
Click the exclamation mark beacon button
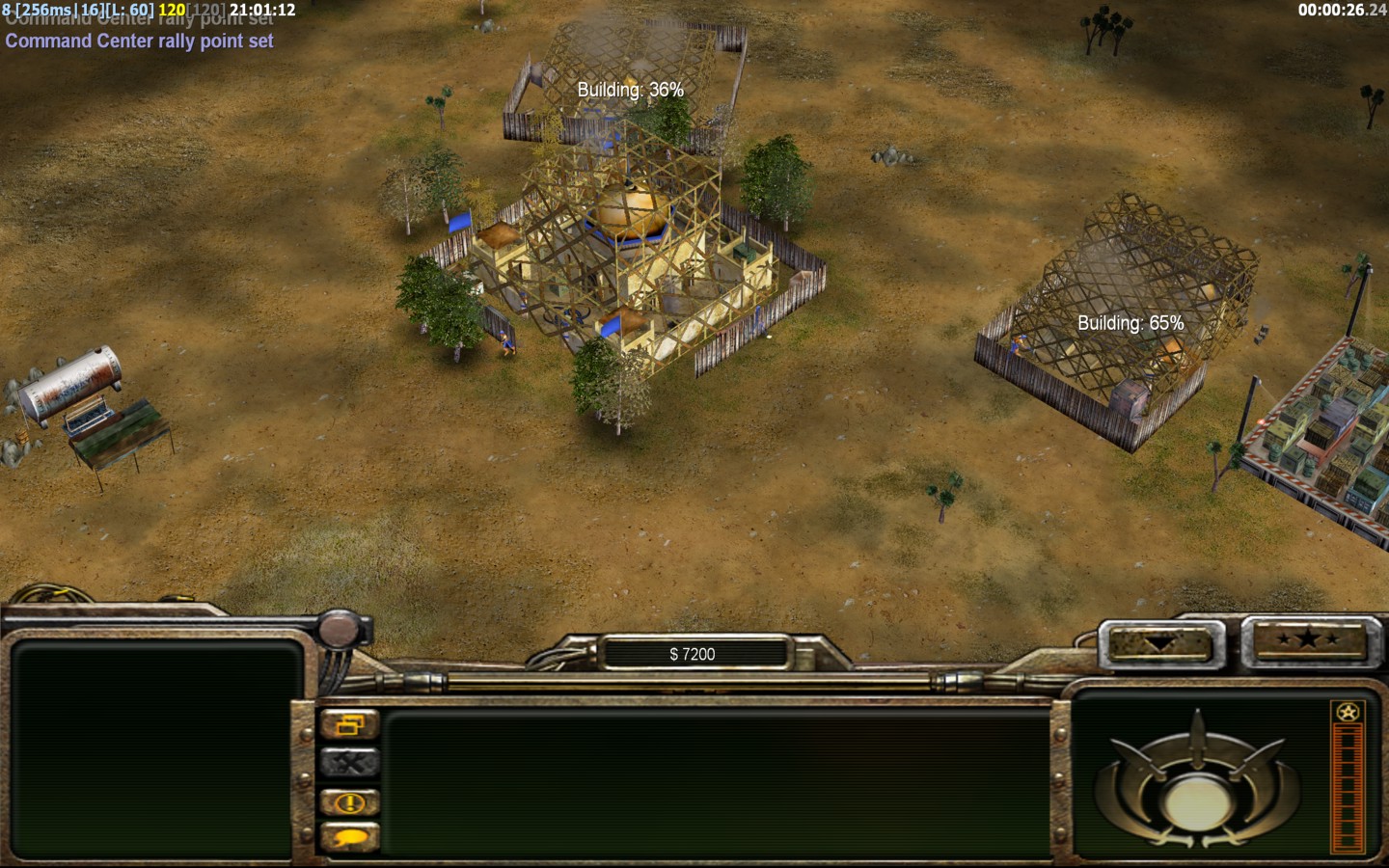[x=349, y=801]
